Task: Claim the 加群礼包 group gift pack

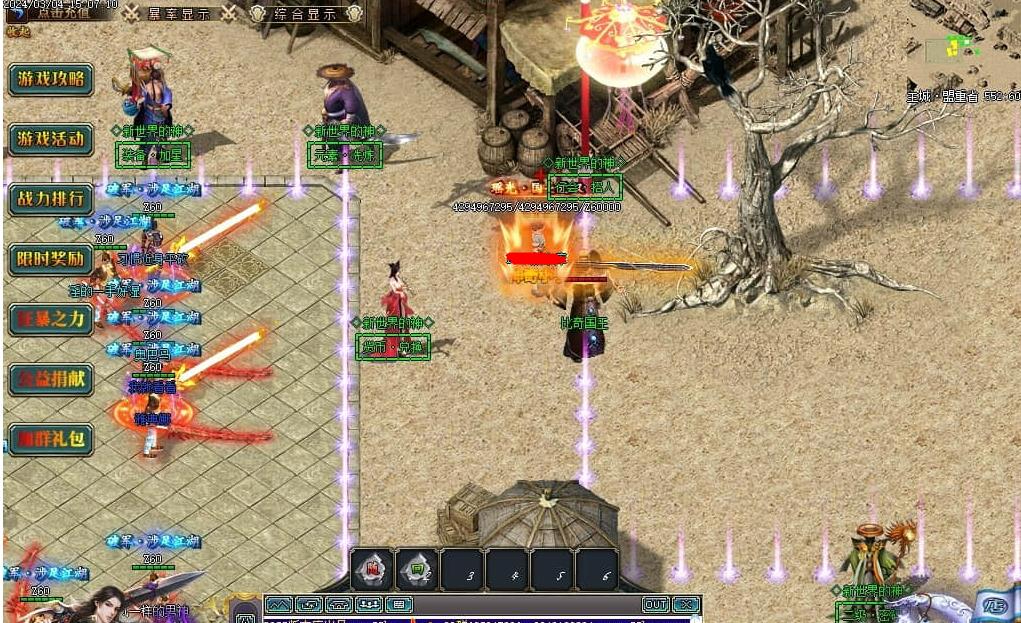Action: point(50,439)
